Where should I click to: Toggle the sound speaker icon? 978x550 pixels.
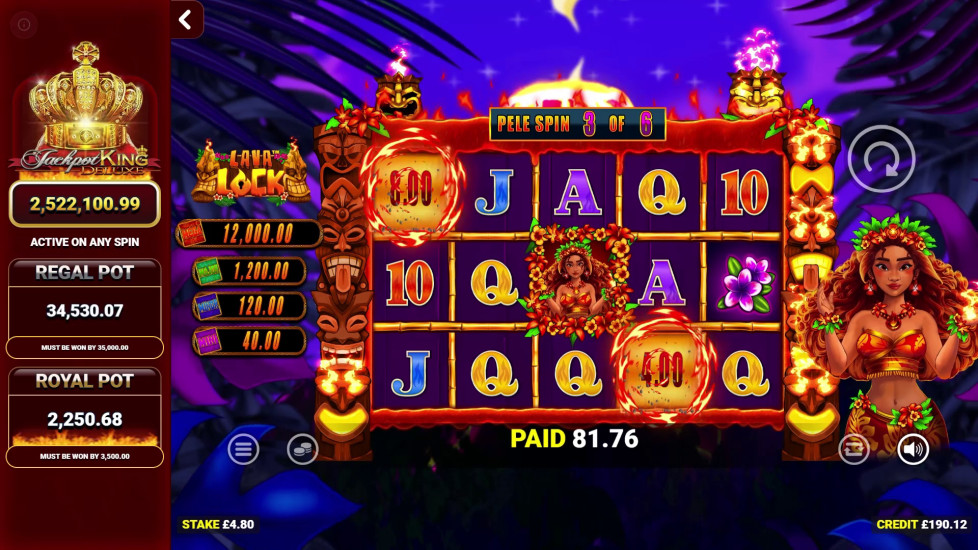click(x=912, y=449)
